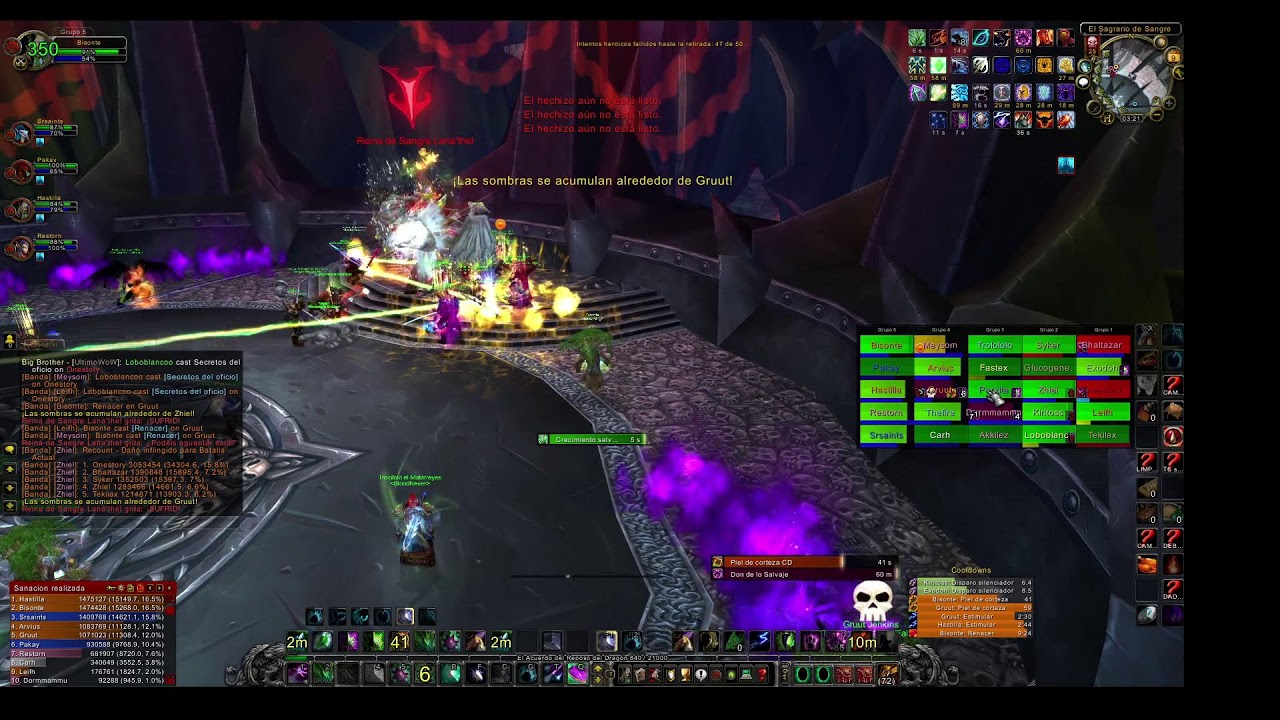Zoom out the minimap with minus button

(x=1157, y=114)
